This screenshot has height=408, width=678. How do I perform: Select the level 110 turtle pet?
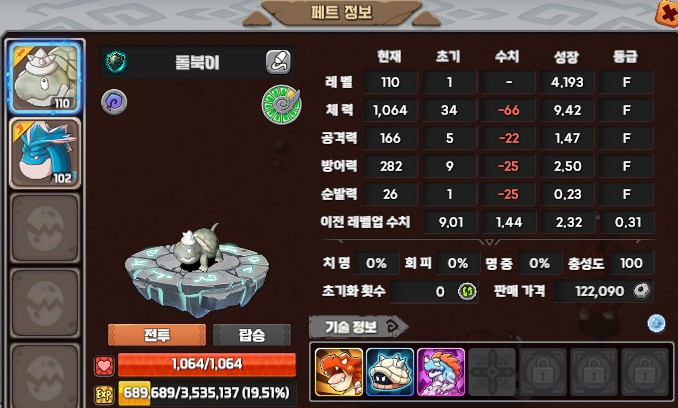(x=44, y=77)
